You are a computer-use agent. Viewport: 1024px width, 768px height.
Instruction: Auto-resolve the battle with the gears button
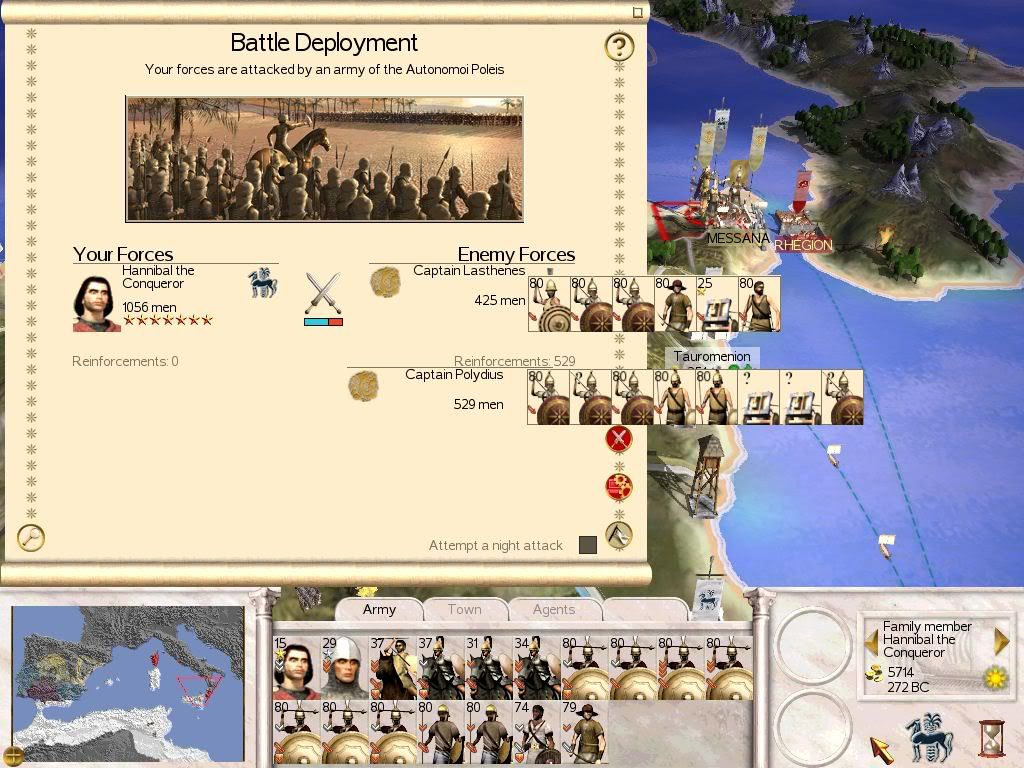[619, 487]
